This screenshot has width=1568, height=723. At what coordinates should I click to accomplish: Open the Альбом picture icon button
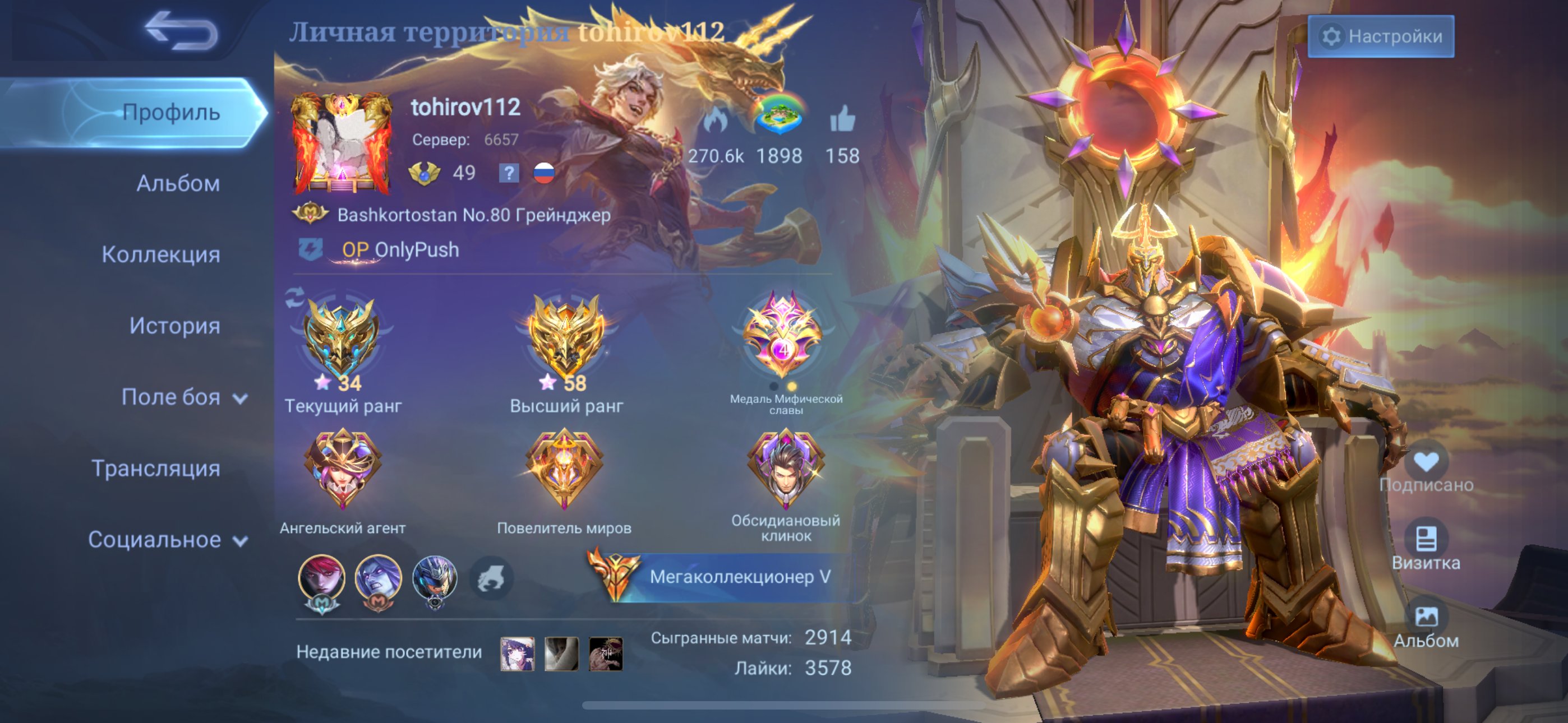[1426, 618]
